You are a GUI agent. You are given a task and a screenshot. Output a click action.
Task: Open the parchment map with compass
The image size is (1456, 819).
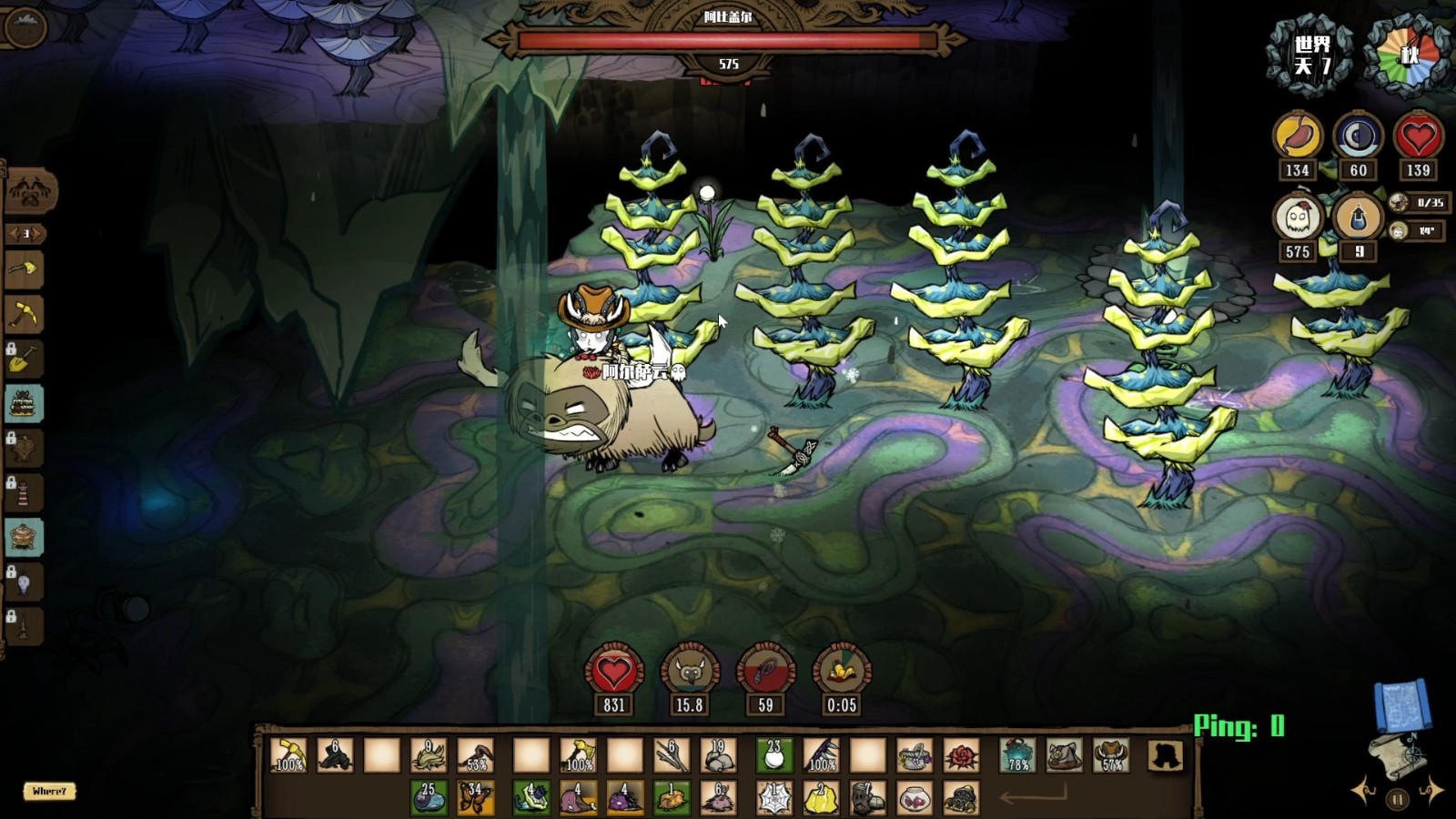[x=1398, y=755]
